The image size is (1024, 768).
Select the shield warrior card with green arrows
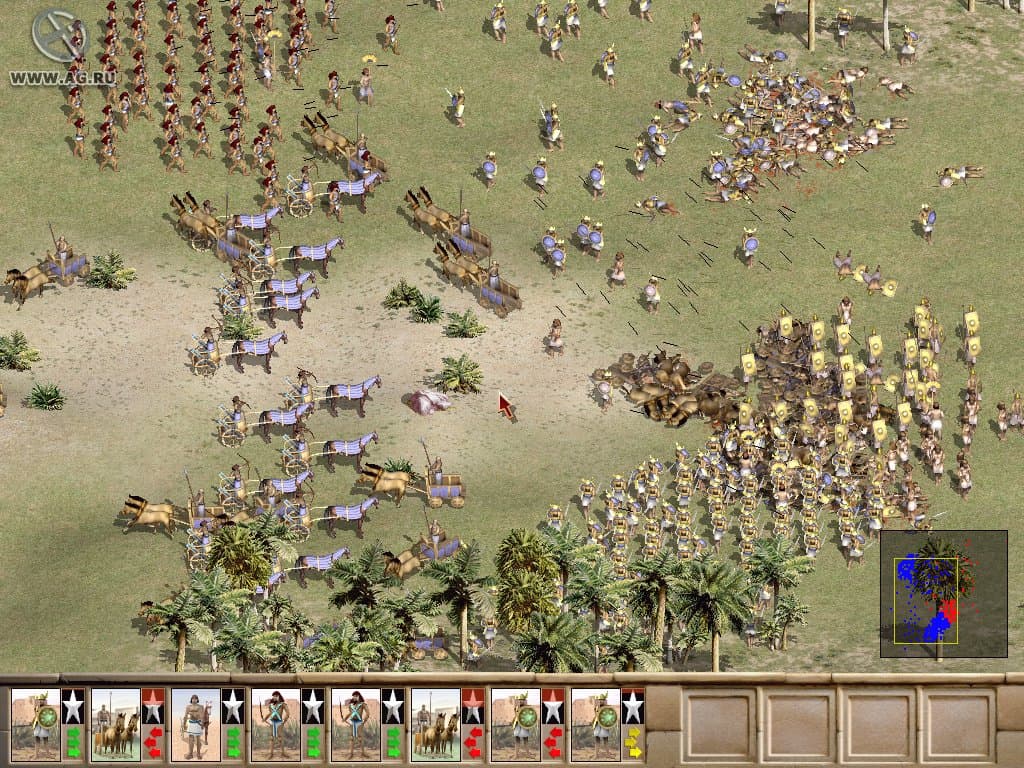tap(36, 723)
